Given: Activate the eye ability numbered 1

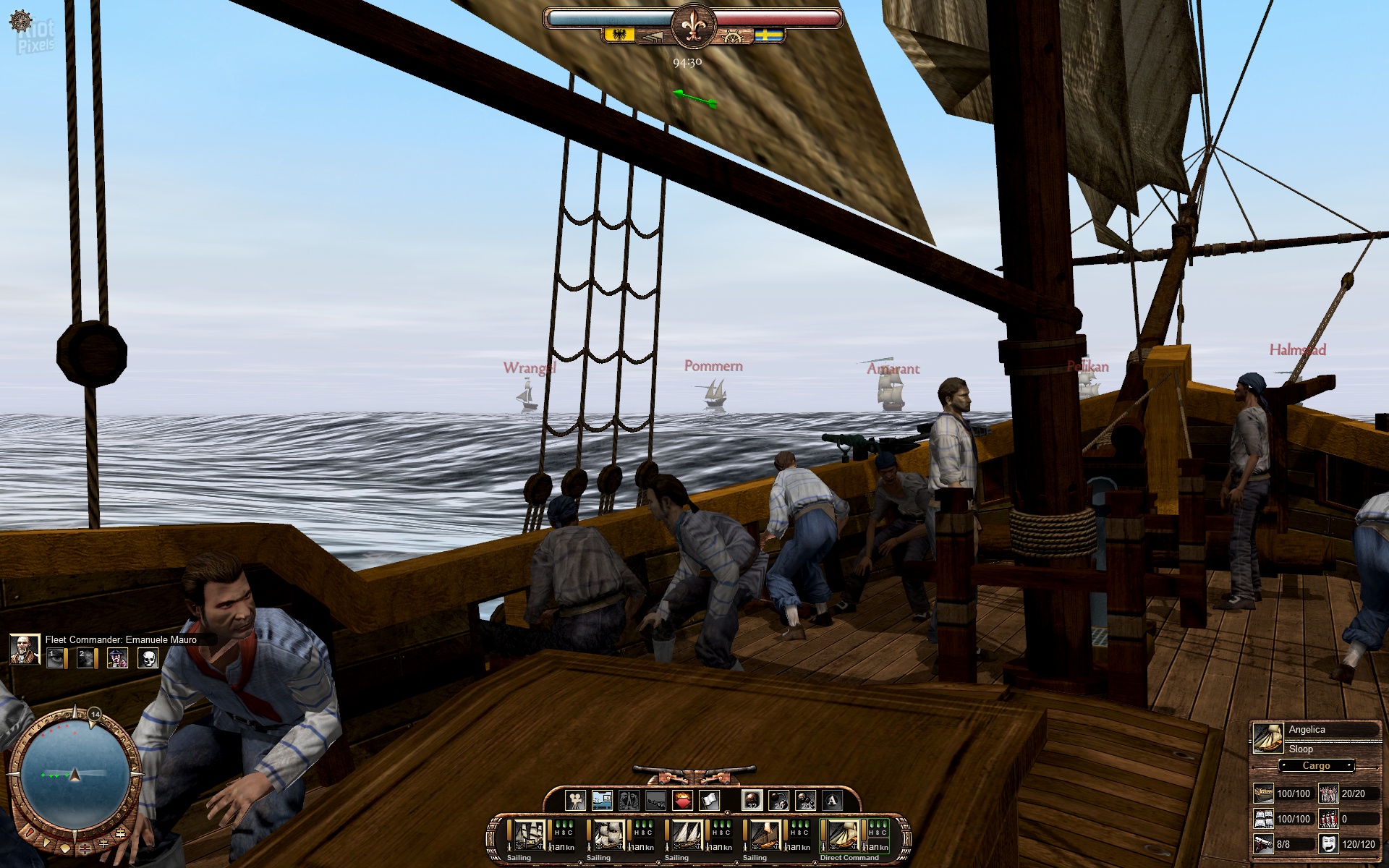Looking at the screenshot, I should (55, 658).
